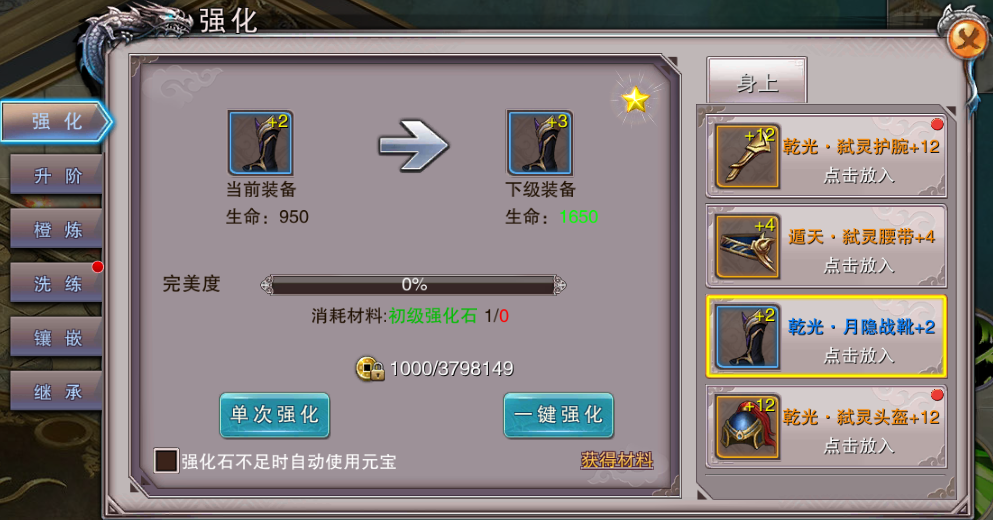This screenshot has width=993, height=520.
Task: Activate the 一键强化 button
Action: [x=558, y=415]
